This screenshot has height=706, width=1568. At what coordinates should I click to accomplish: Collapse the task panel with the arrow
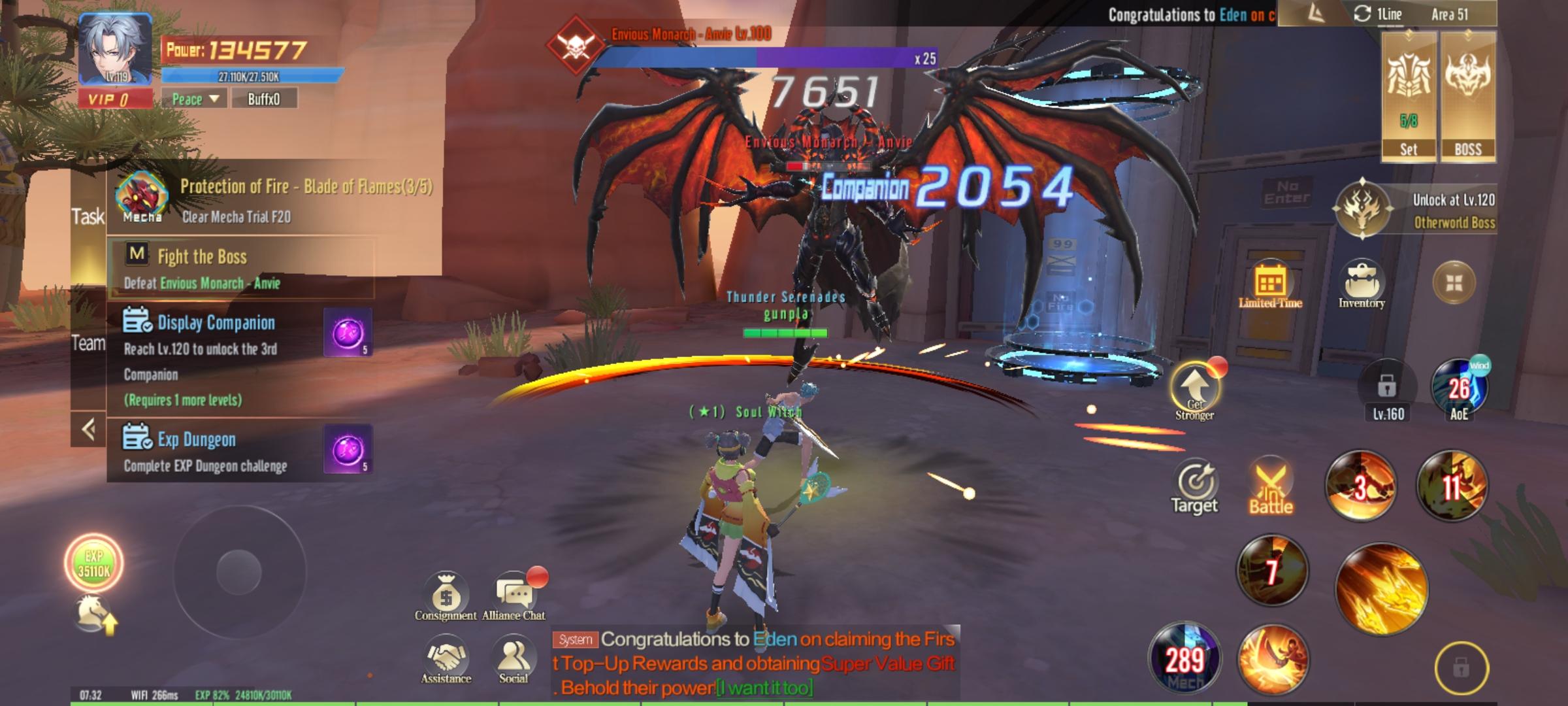point(89,429)
